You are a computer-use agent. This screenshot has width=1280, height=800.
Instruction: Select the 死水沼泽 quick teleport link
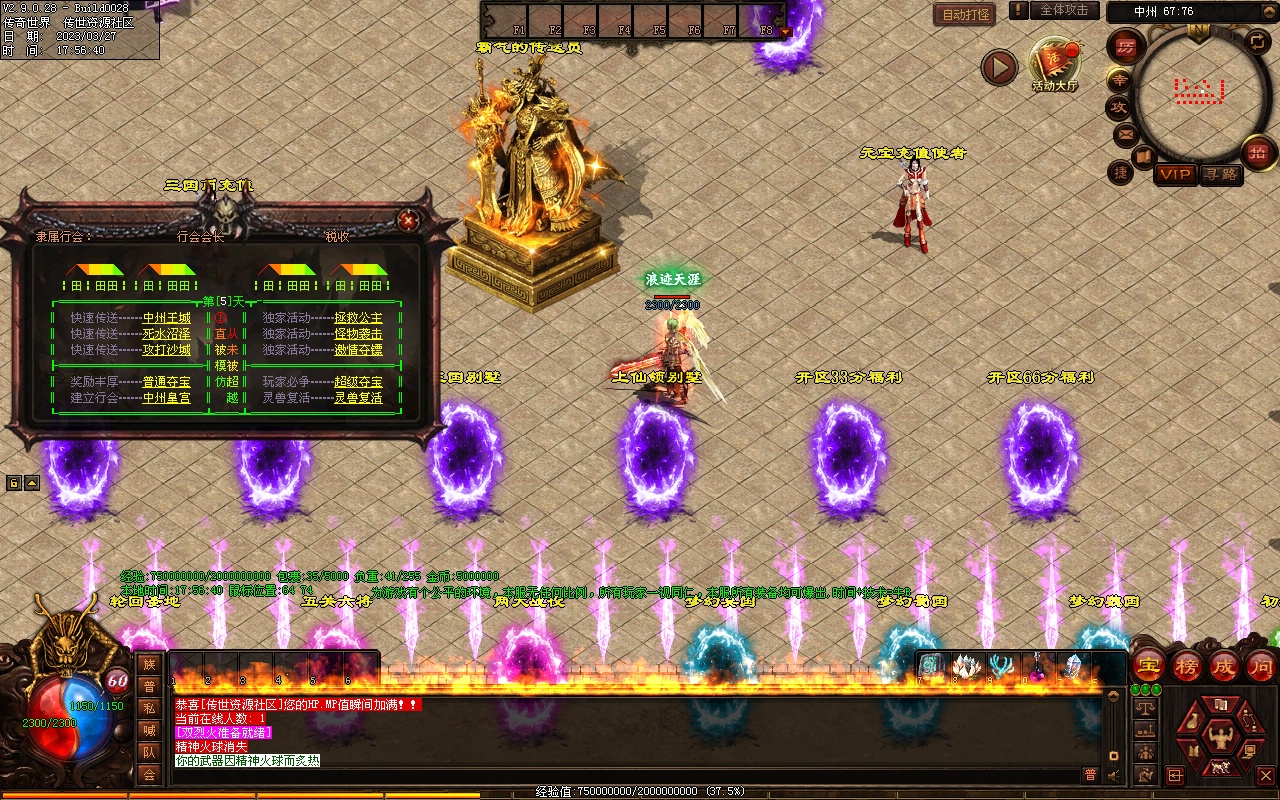(x=166, y=334)
